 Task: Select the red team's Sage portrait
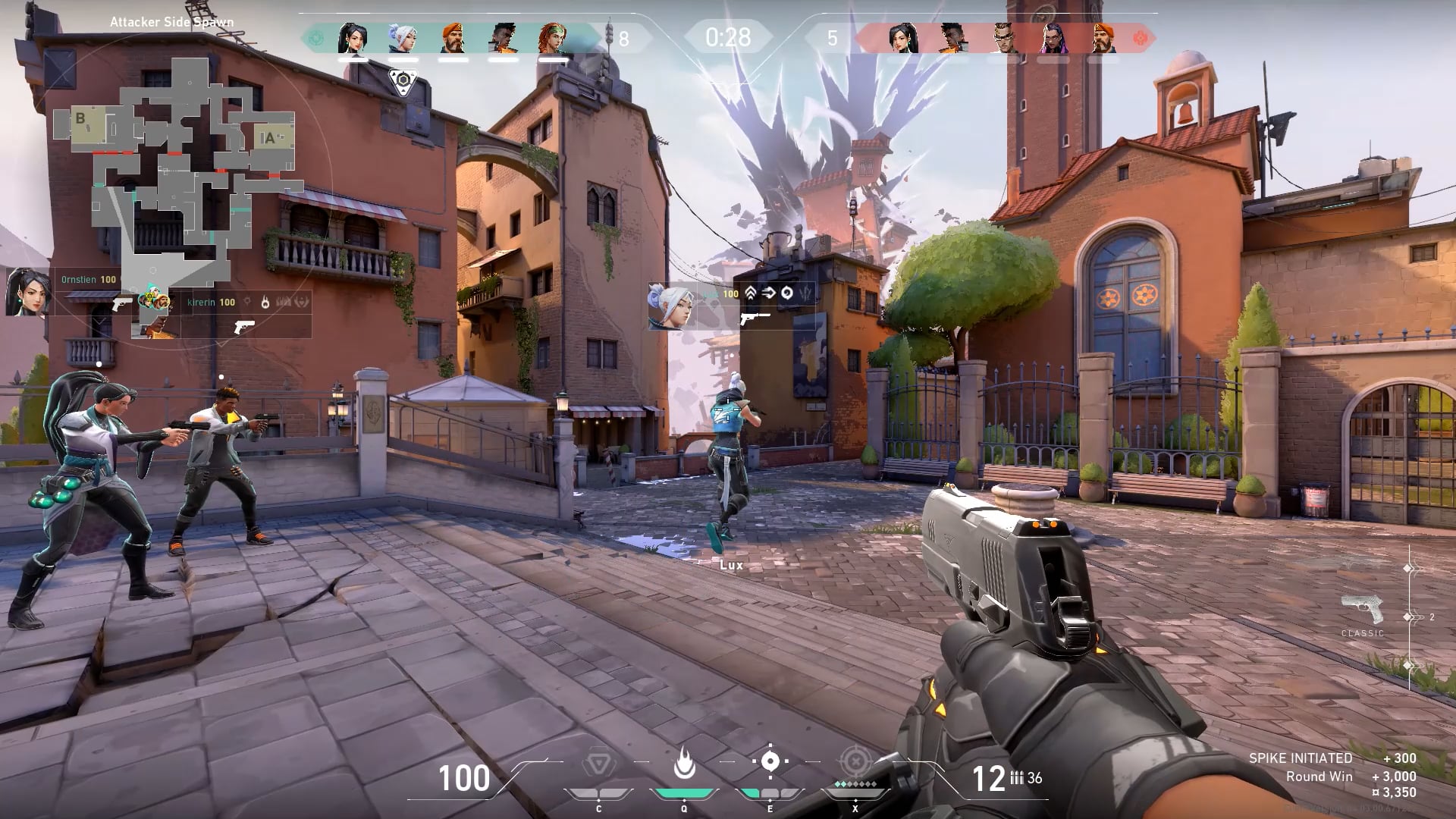(x=903, y=38)
